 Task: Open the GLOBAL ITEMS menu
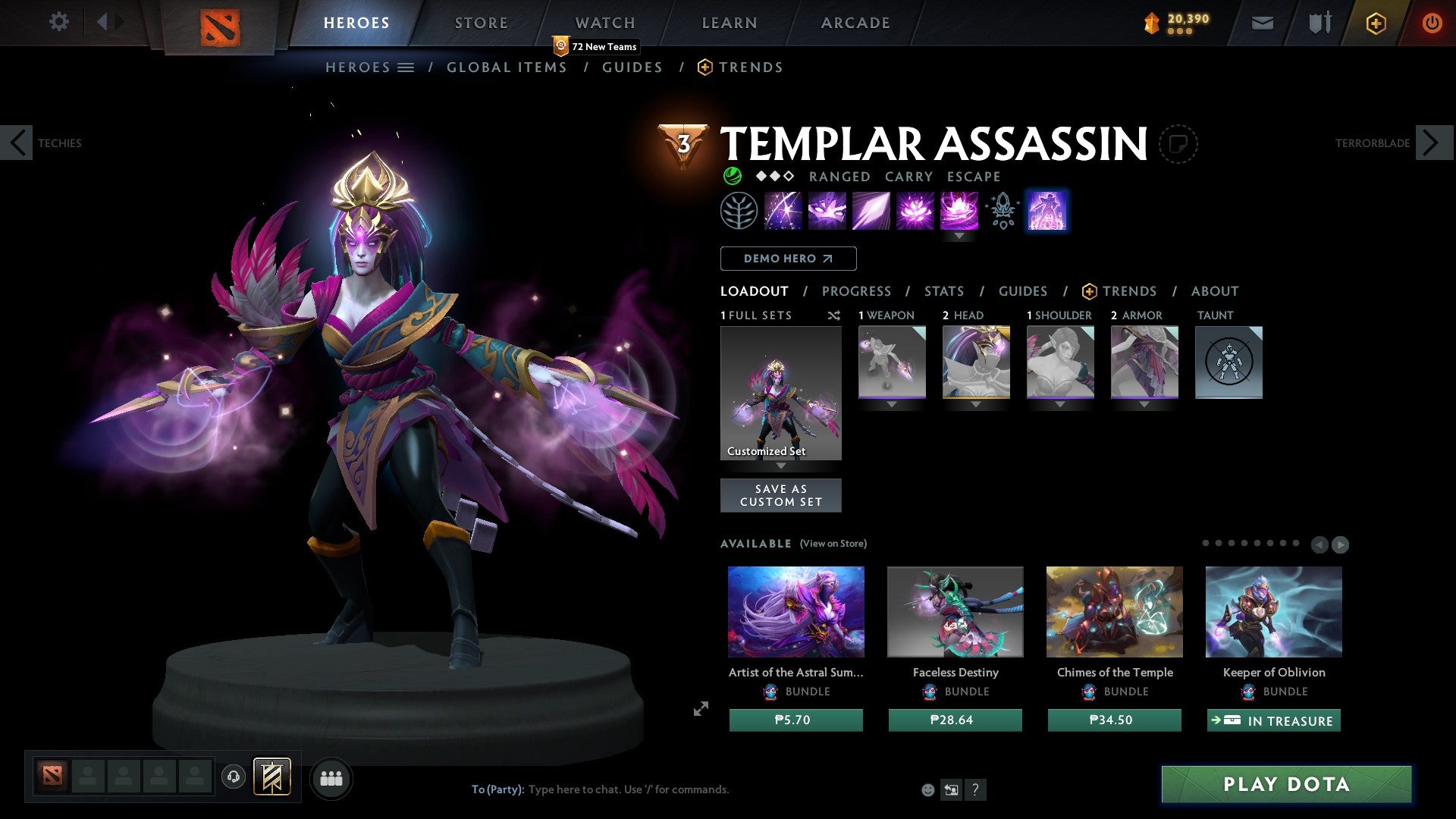click(507, 67)
